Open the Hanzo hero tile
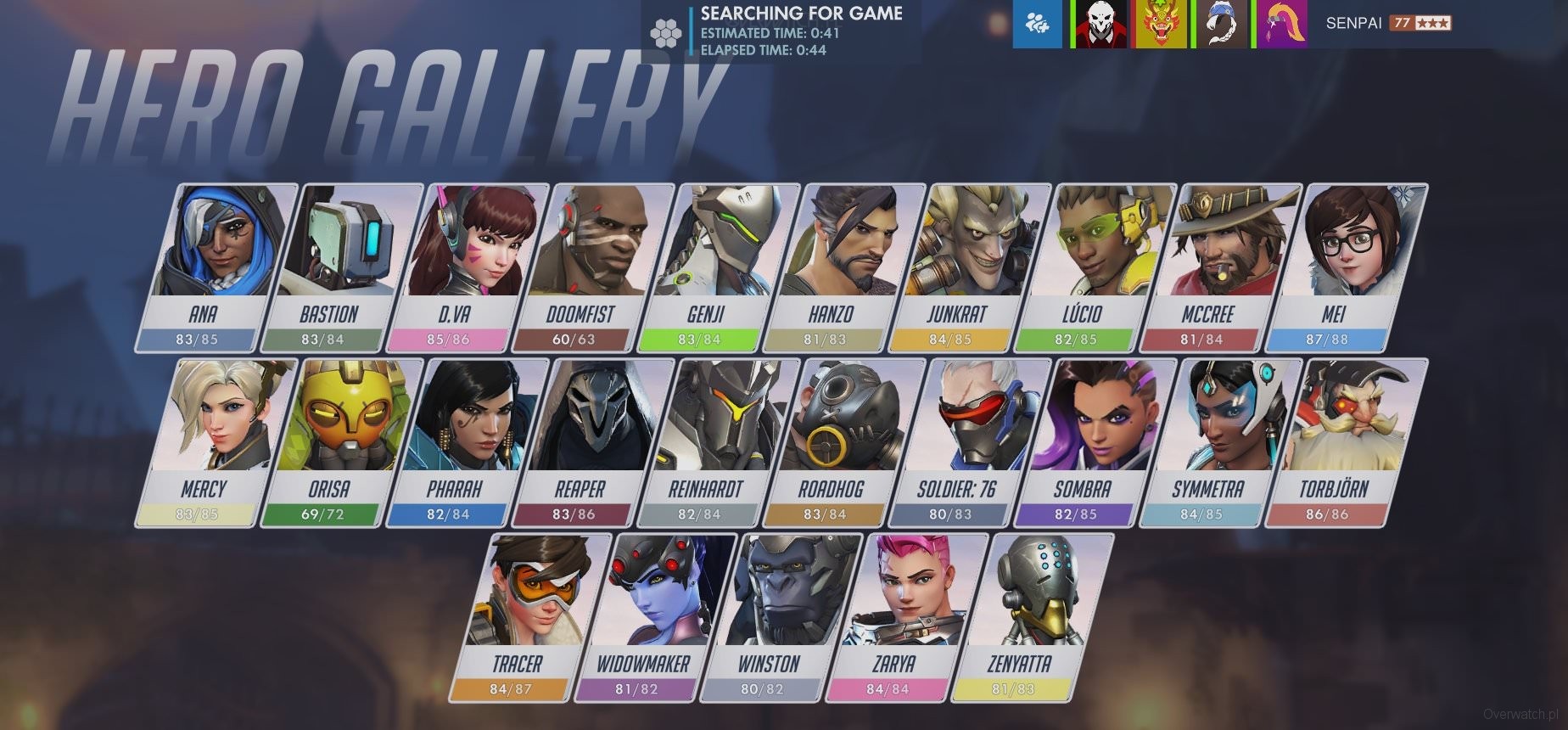Image resolution: width=1568 pixels, height=730 pixels. tap(844, 267)
